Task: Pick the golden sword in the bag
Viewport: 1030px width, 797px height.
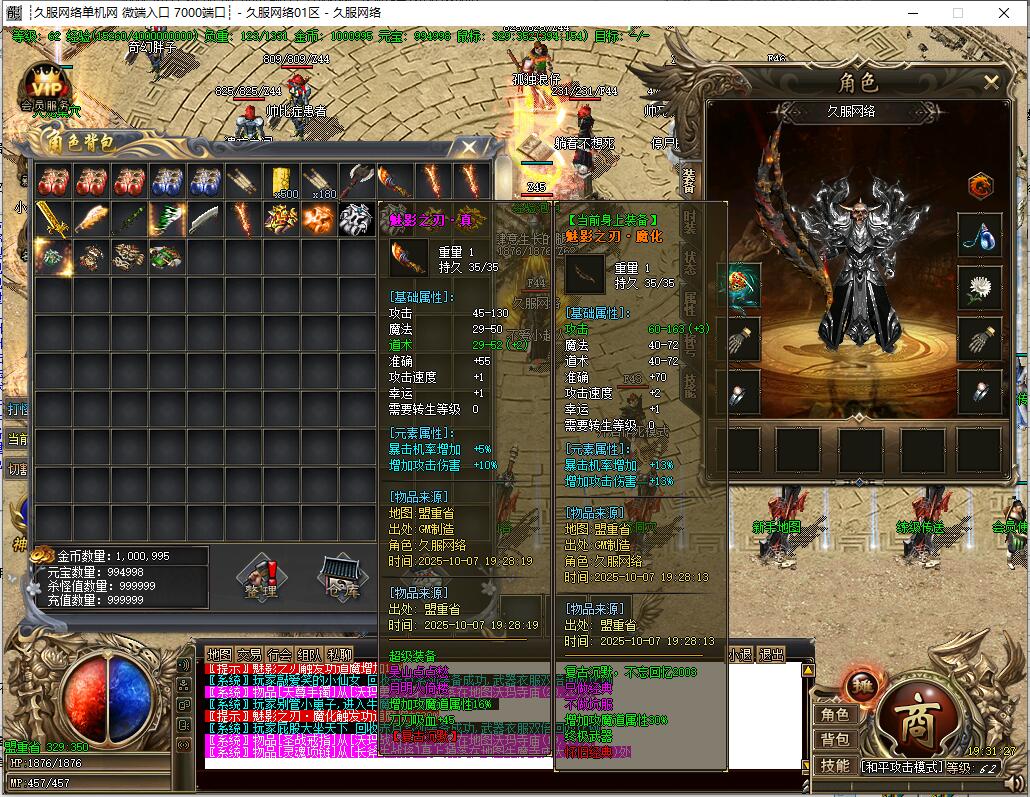Action: [53, 219]
